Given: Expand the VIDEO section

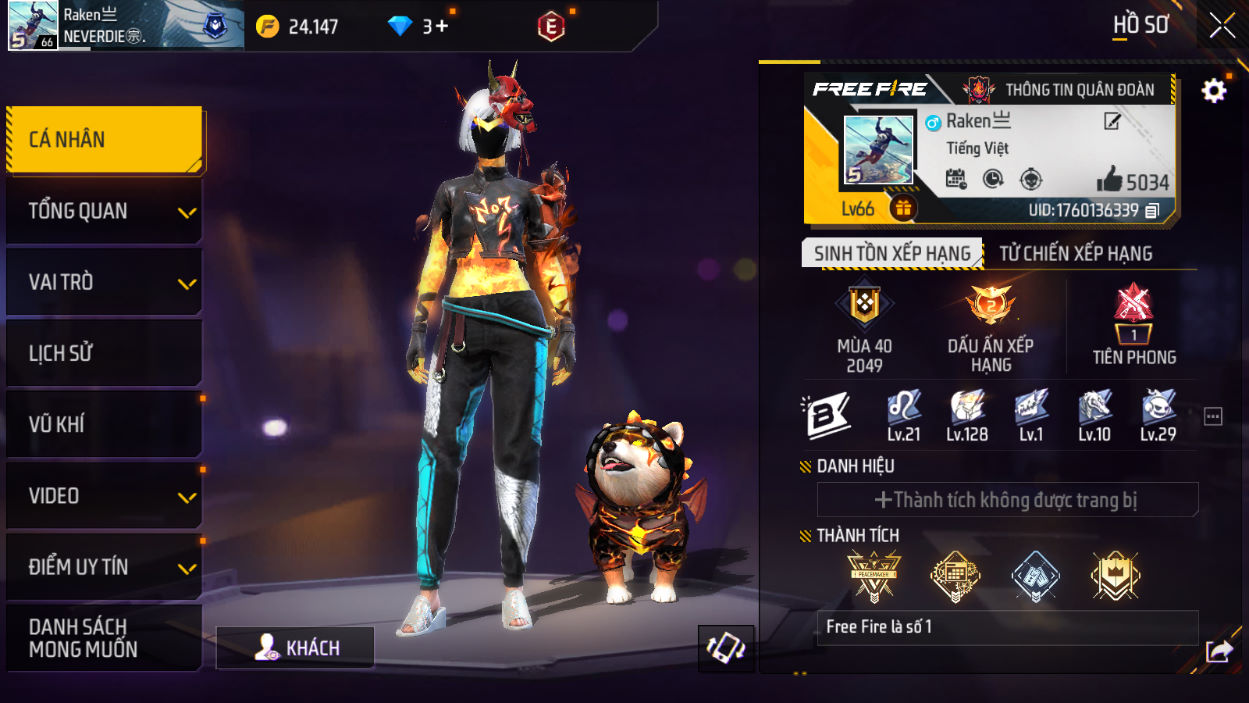Looking at the screenshot, I should click(104, 496).
